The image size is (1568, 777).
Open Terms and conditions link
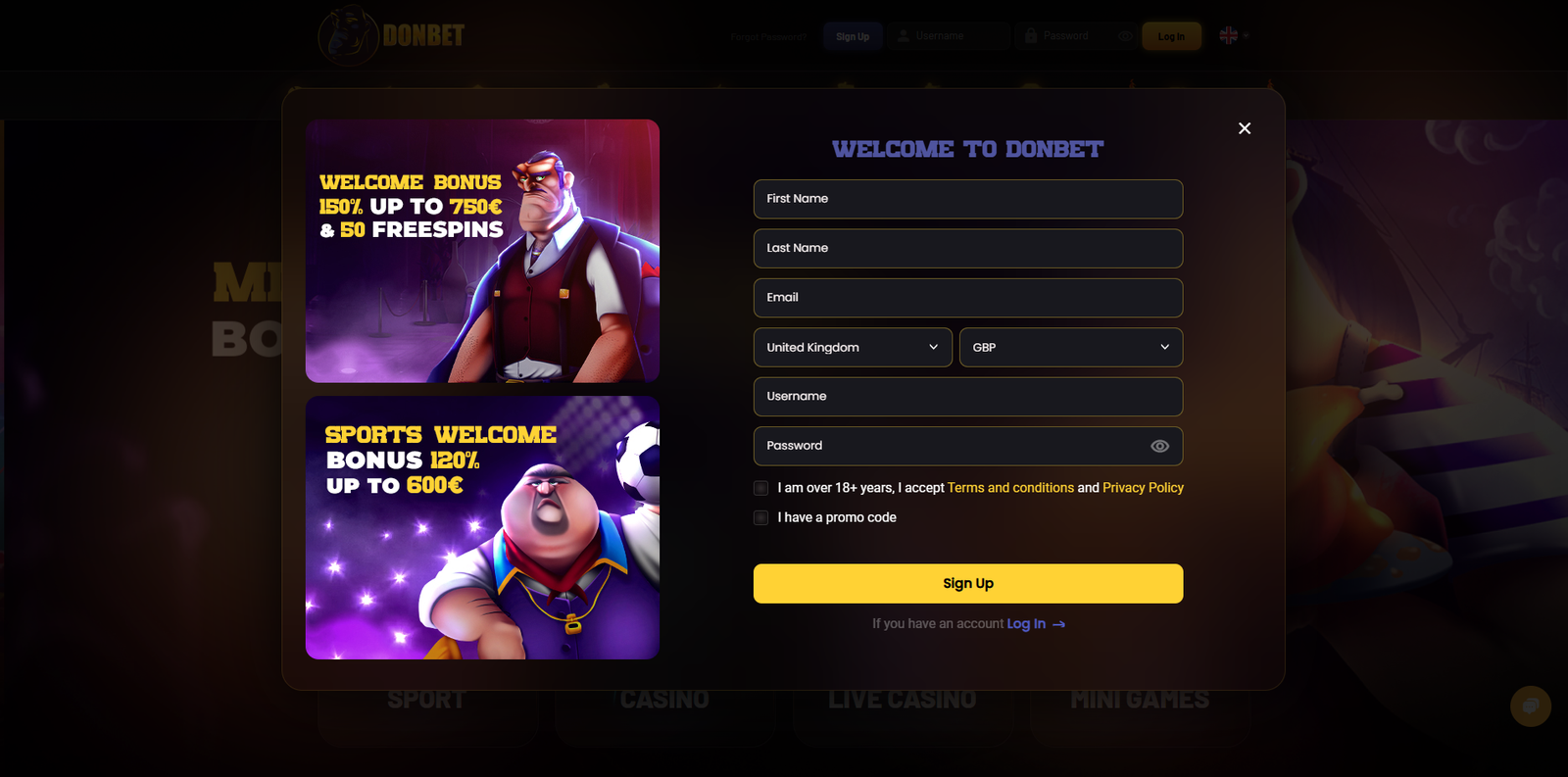1009,487
